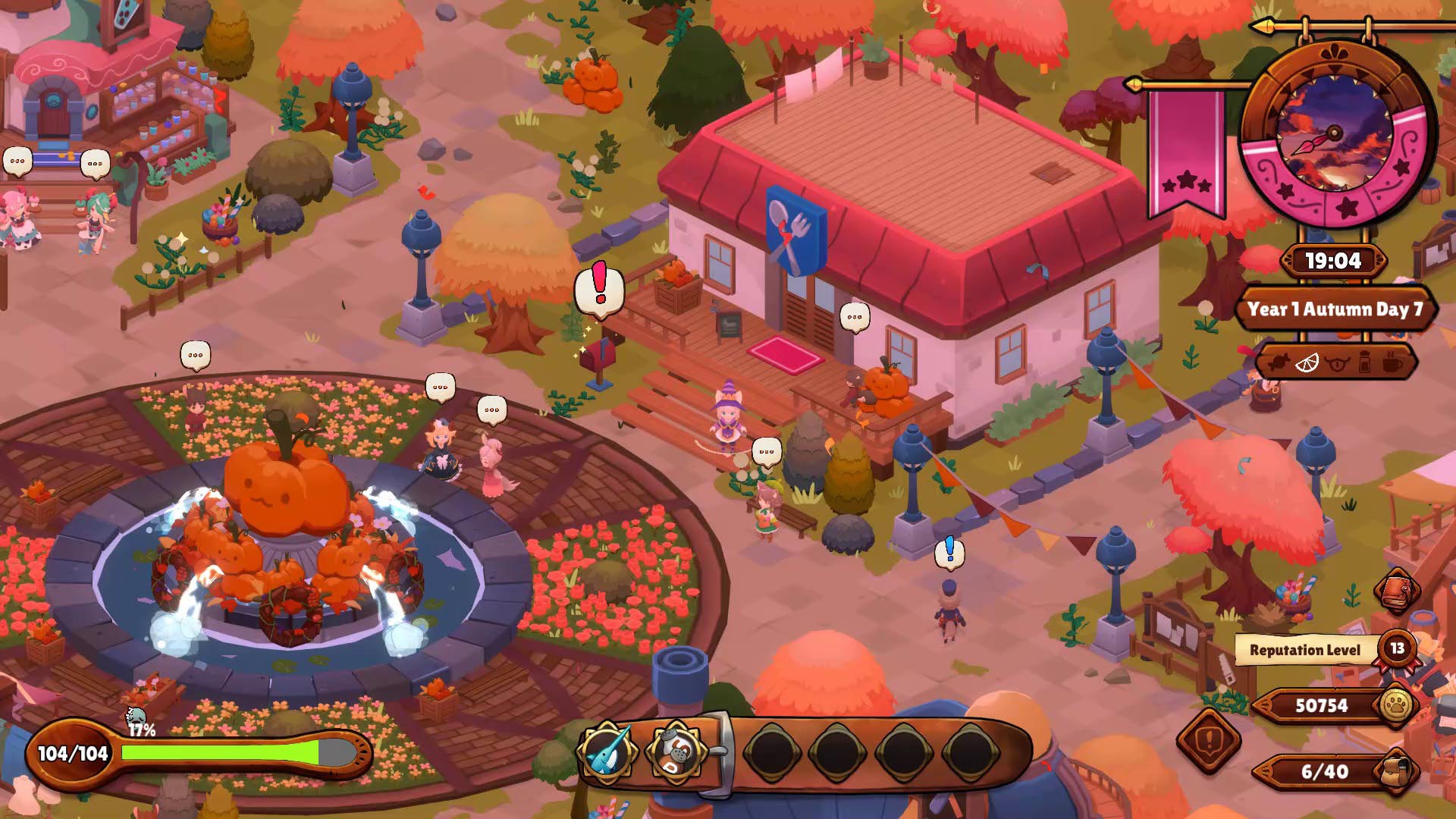Viewport: 1456px width, 819px height.
Task: Open the leather journal book
Action: pyautogui.click(x=1397, y=589)
